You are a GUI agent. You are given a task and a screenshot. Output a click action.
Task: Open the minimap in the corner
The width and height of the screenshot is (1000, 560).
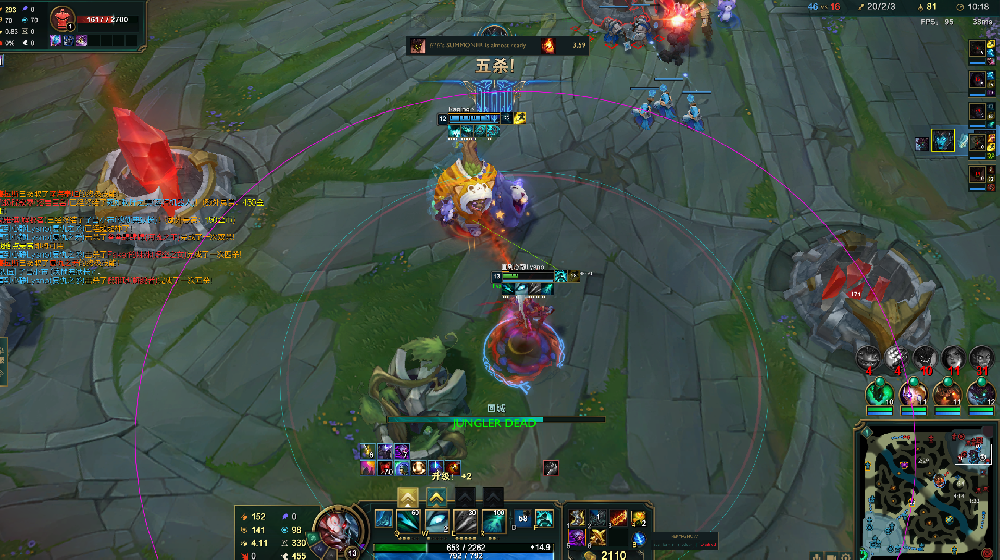click(926, 489)
